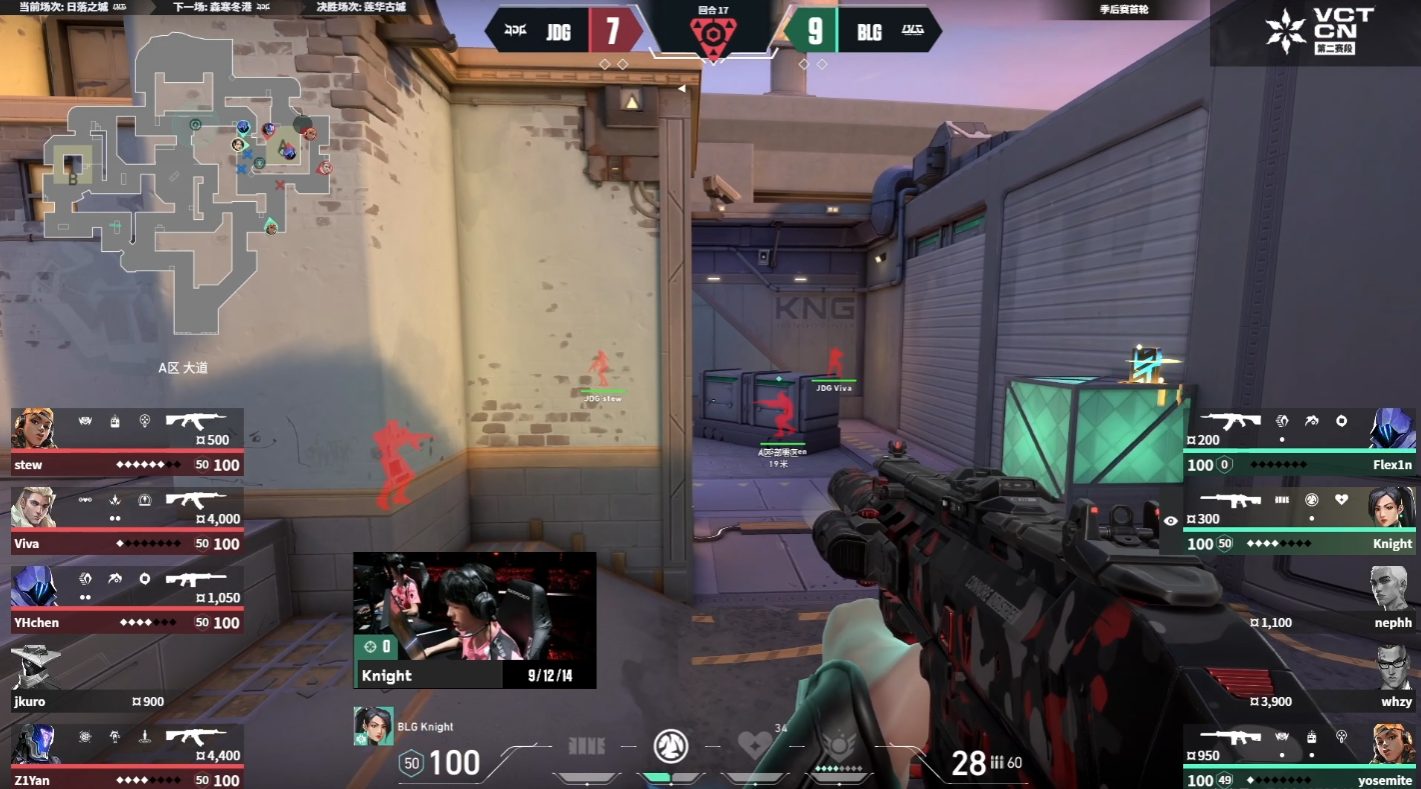Choose YHchen in the team list
Viewport: 1421px width, 789px height.
coord(127,599)
